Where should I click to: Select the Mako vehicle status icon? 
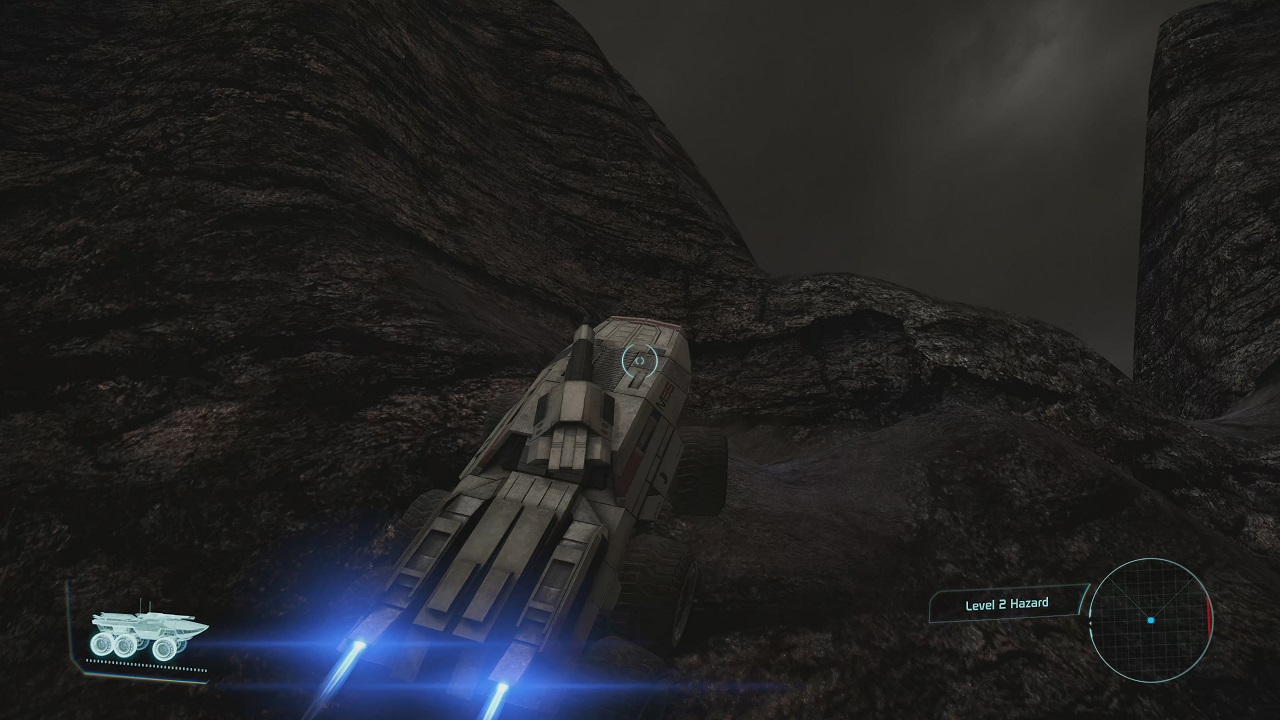tap(147, 633)
